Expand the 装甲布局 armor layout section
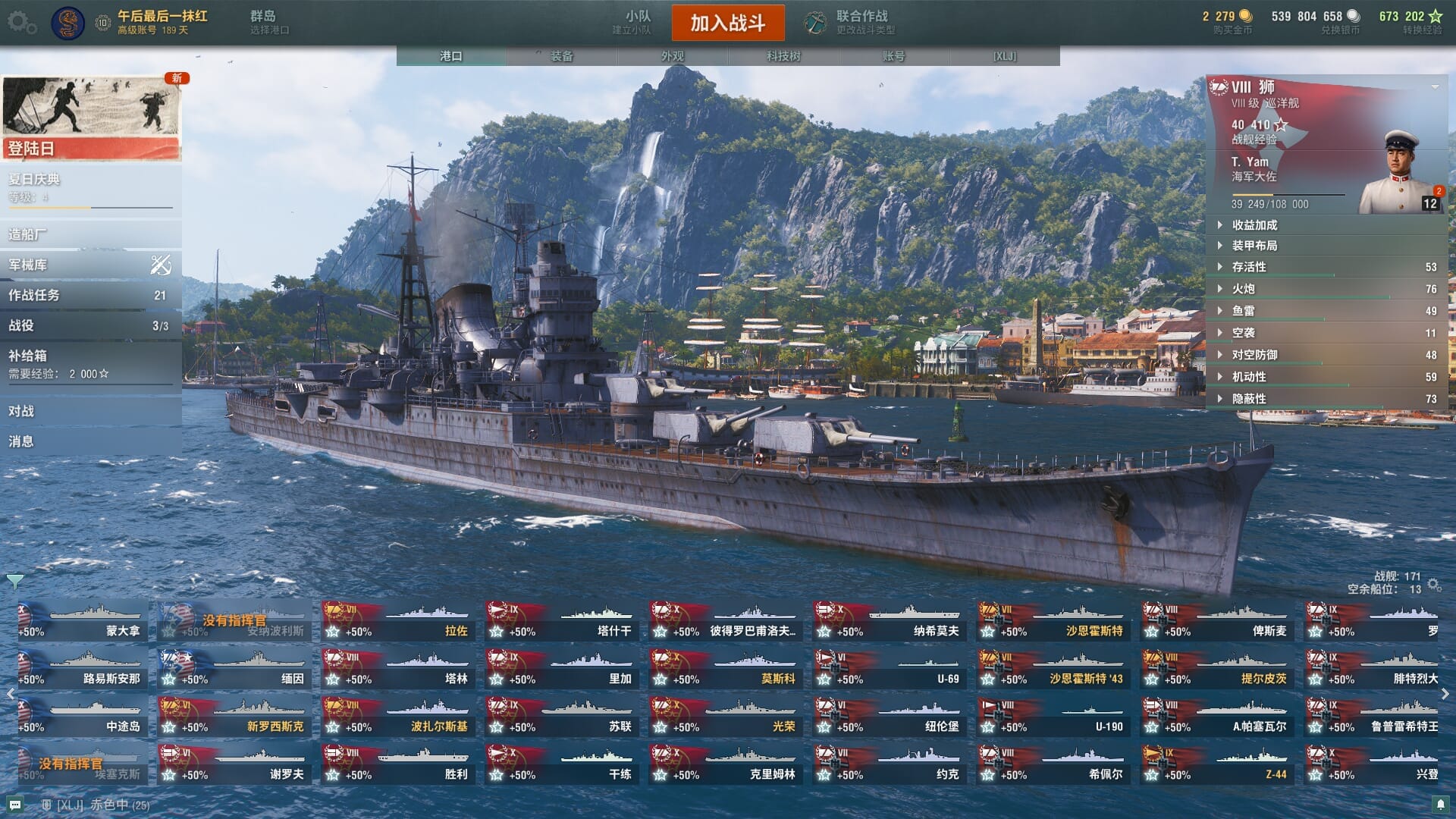The height and width of the screenshot is (819, 1456). [x=1254, y=246]
